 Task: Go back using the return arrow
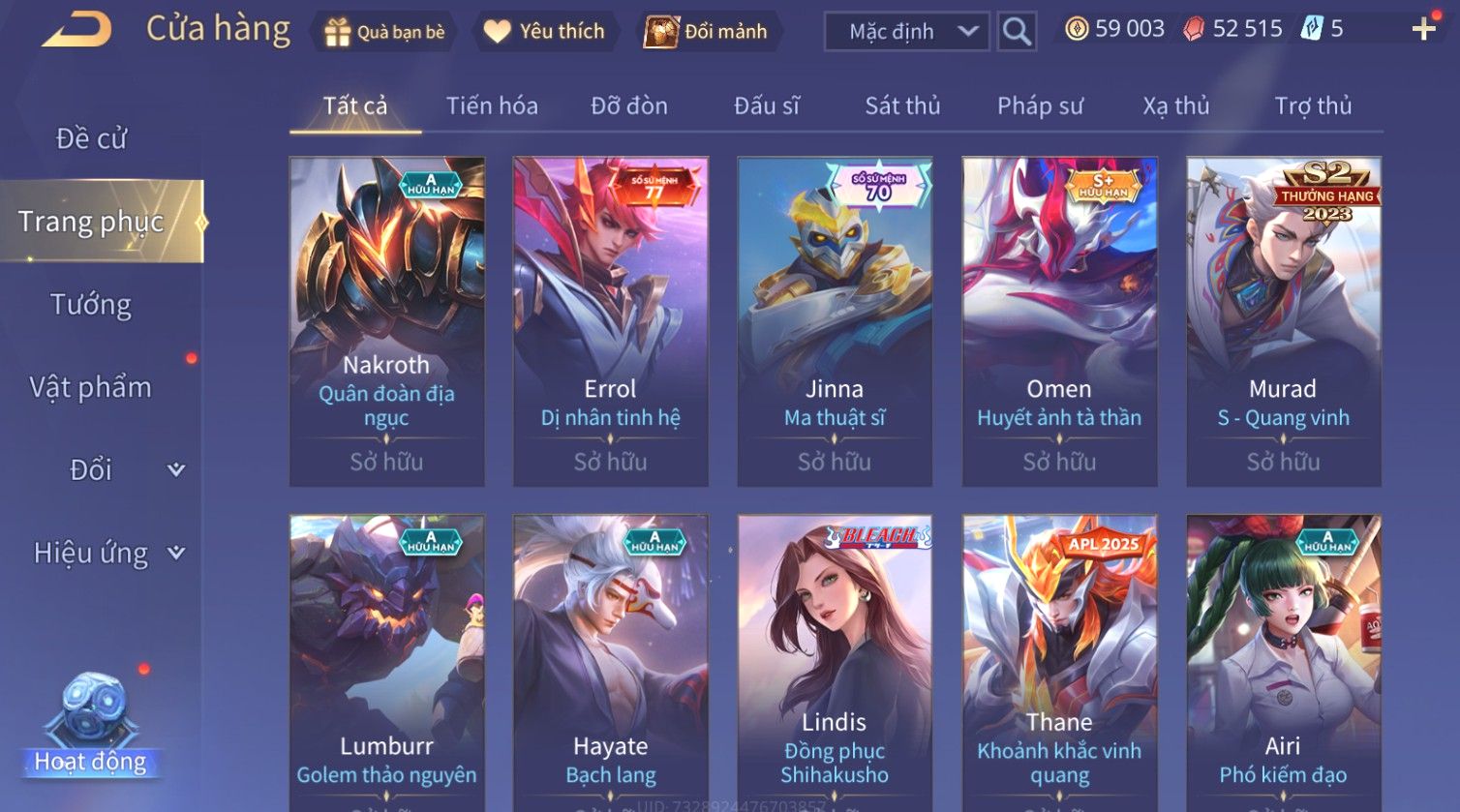click(x=76, y=30)
